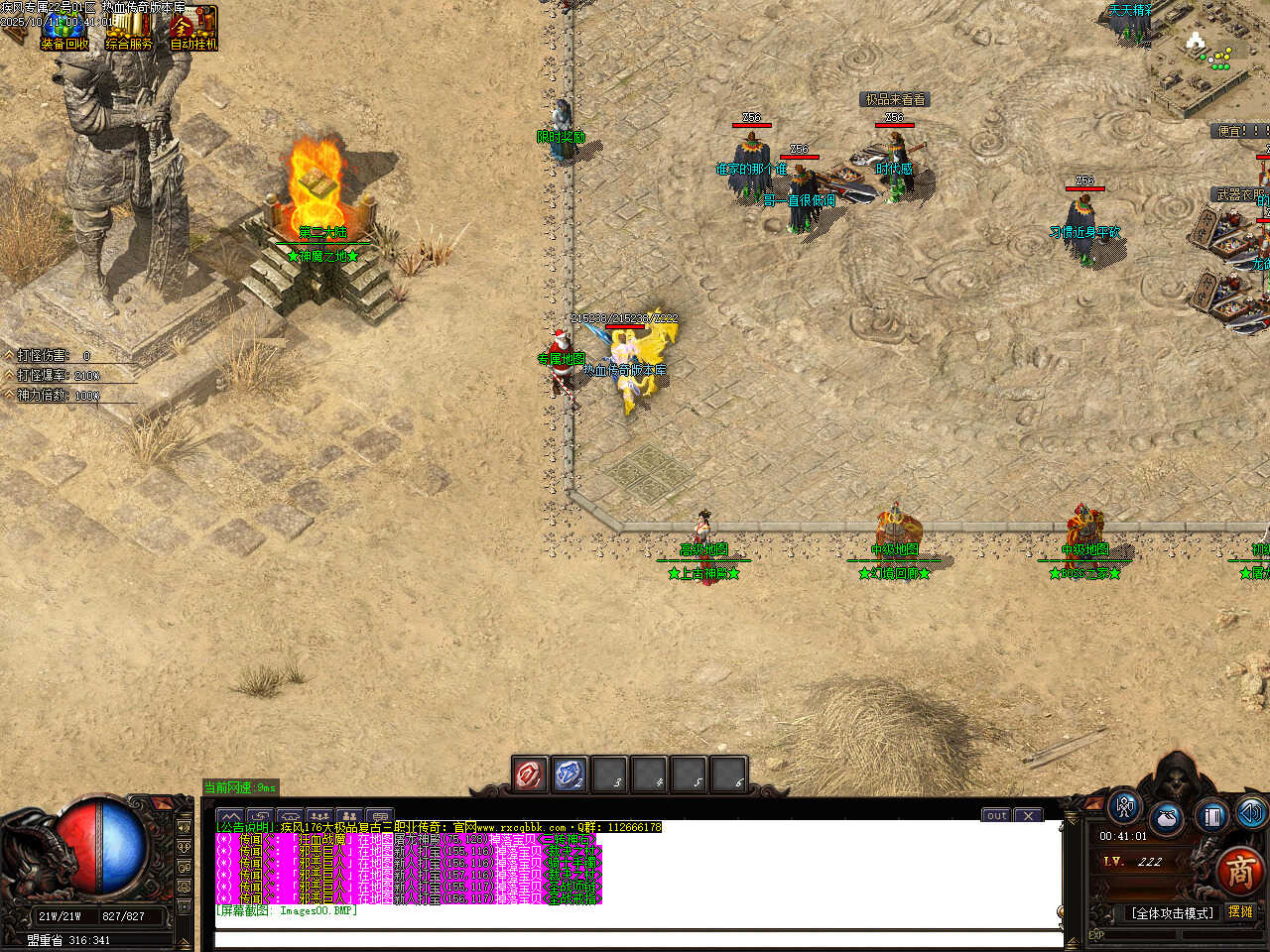Viewport: 1270px width, 952px height.
Task: Open the character equipment panel icon
Action: click(1124, 807)
